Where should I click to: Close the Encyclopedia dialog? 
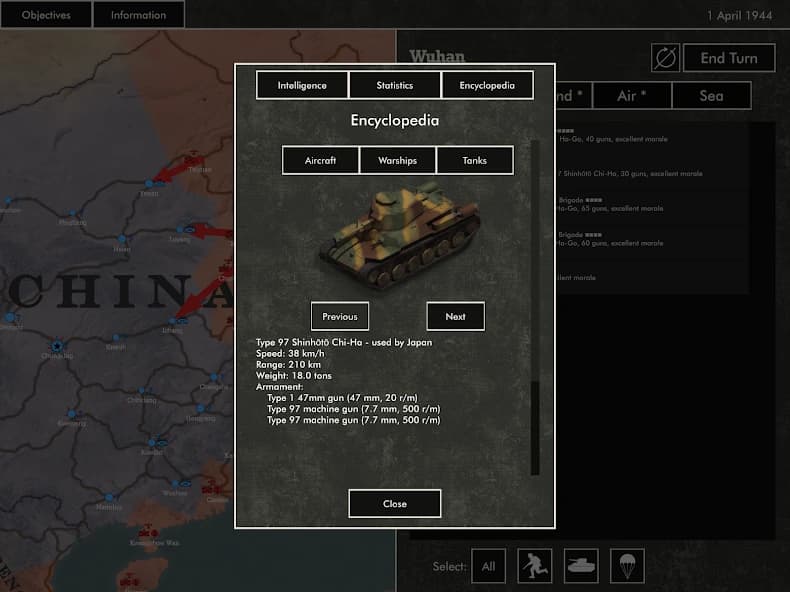(x=395, y=503)
